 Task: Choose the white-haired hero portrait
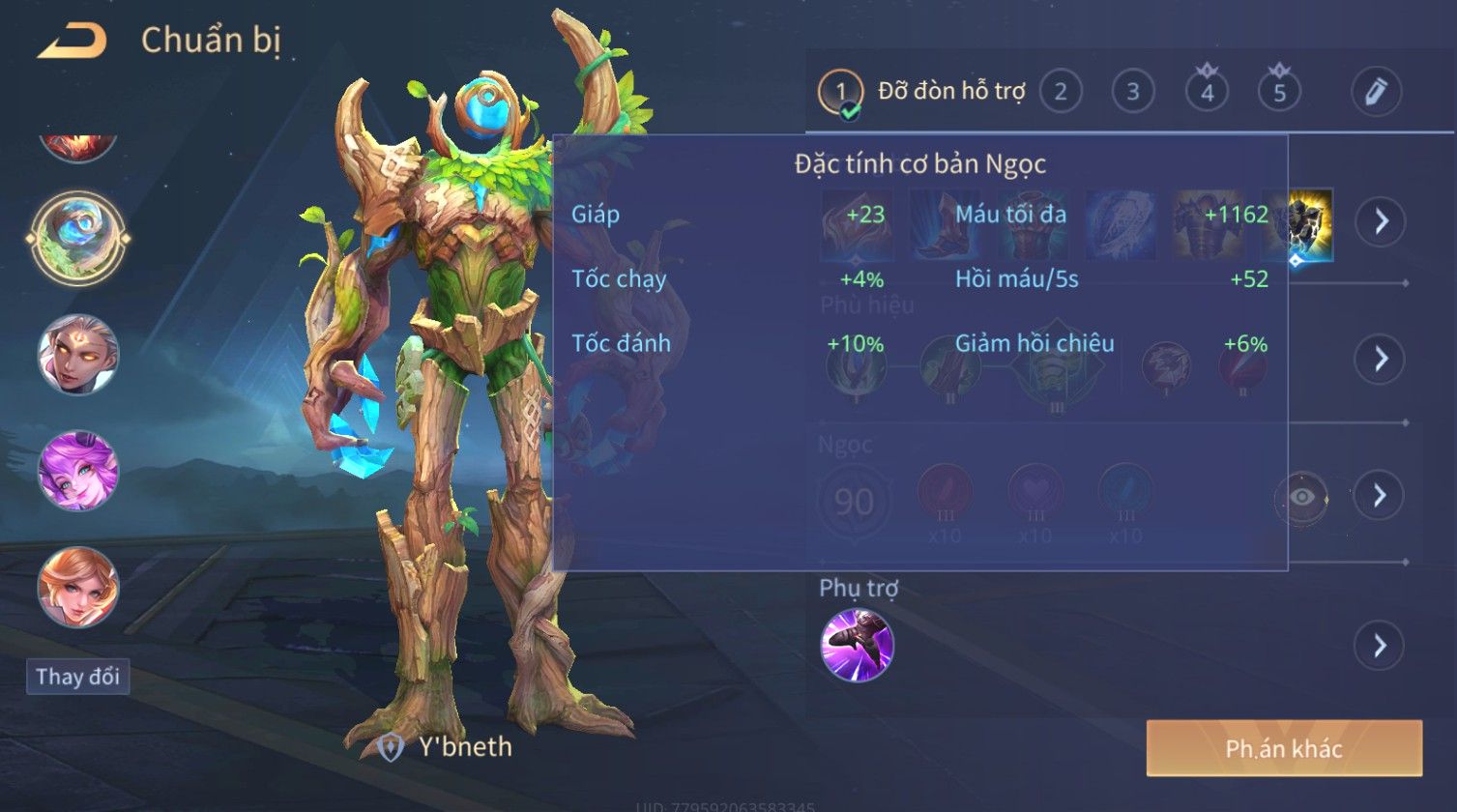pos(78,355)
